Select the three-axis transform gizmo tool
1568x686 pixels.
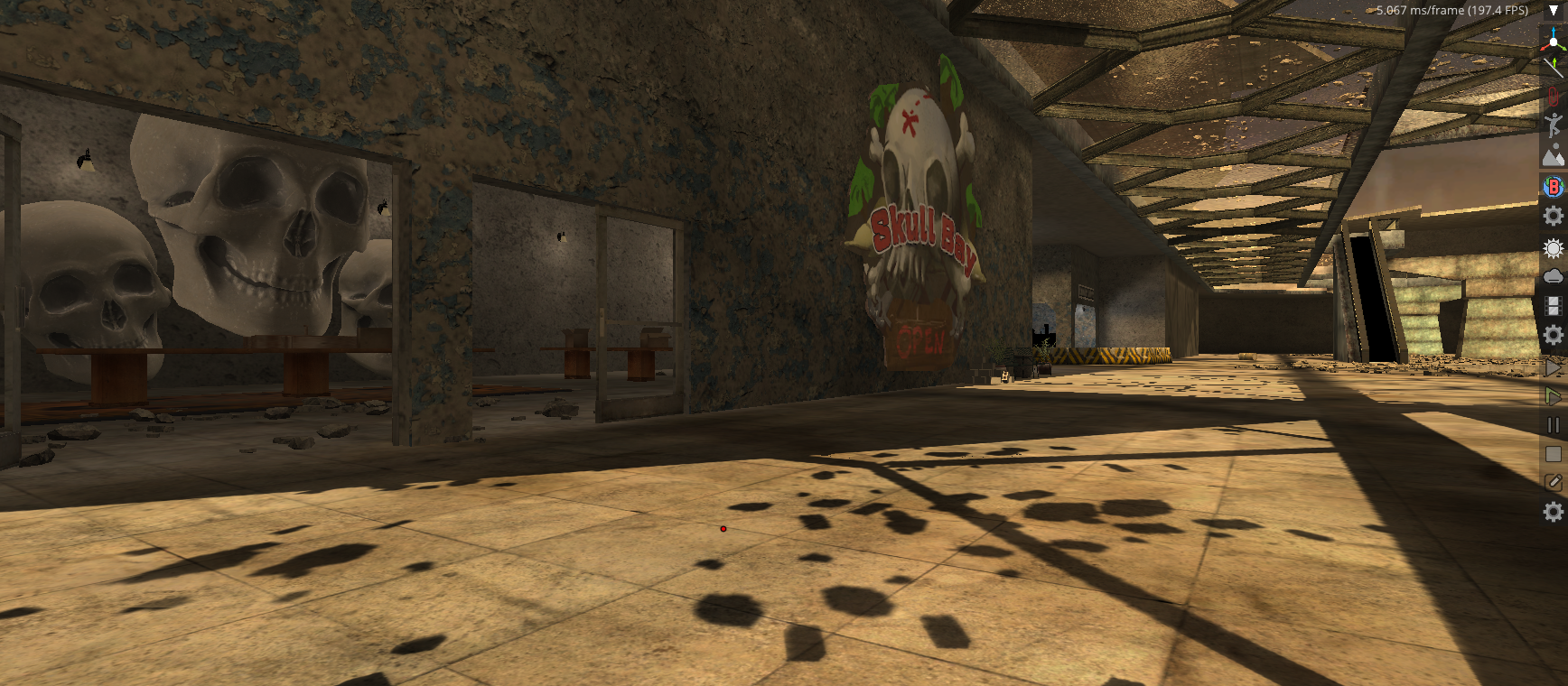(1553, 39)
